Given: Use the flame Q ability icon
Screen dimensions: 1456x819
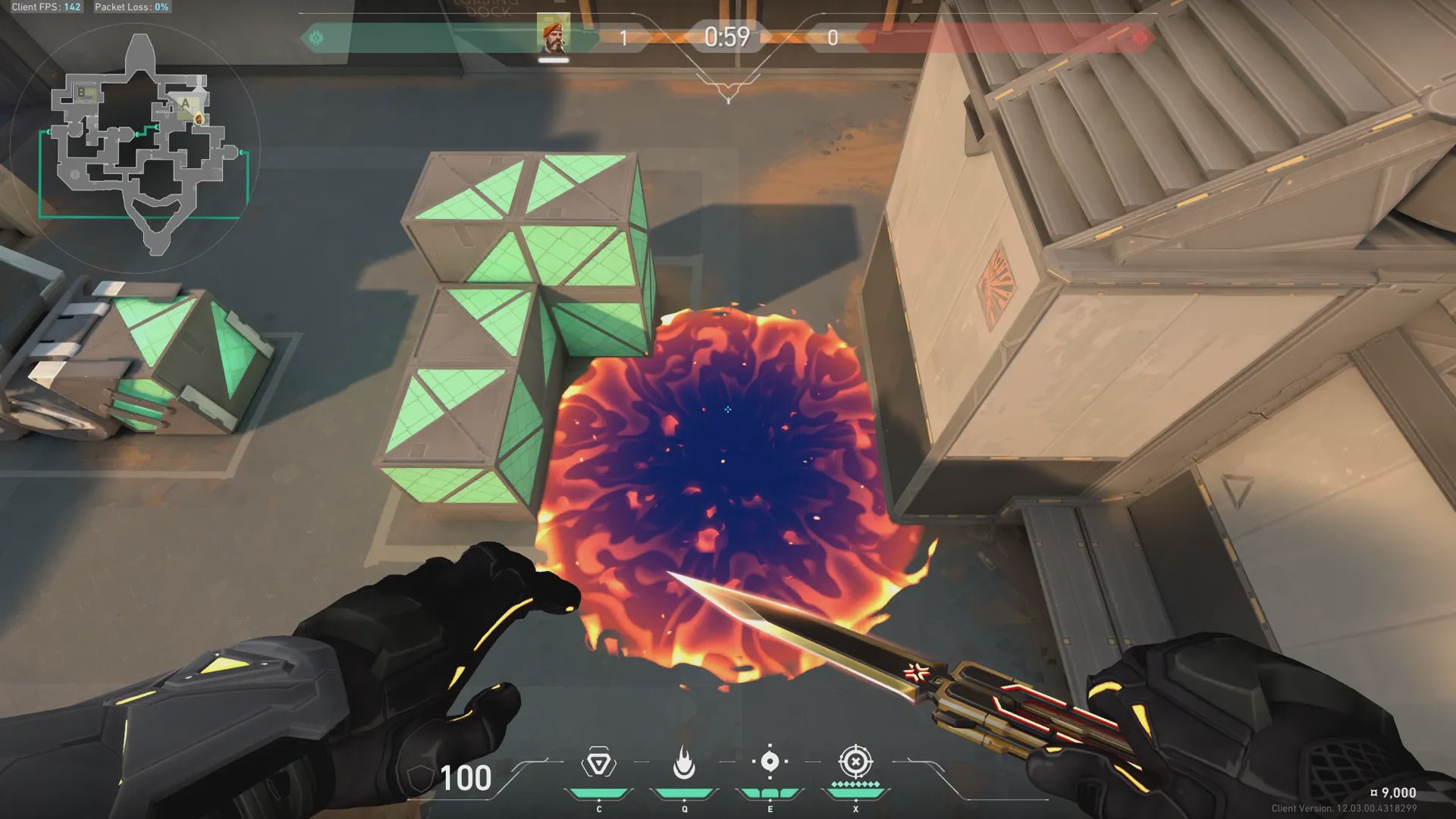Looking at the screenshot, I should 684,763.
